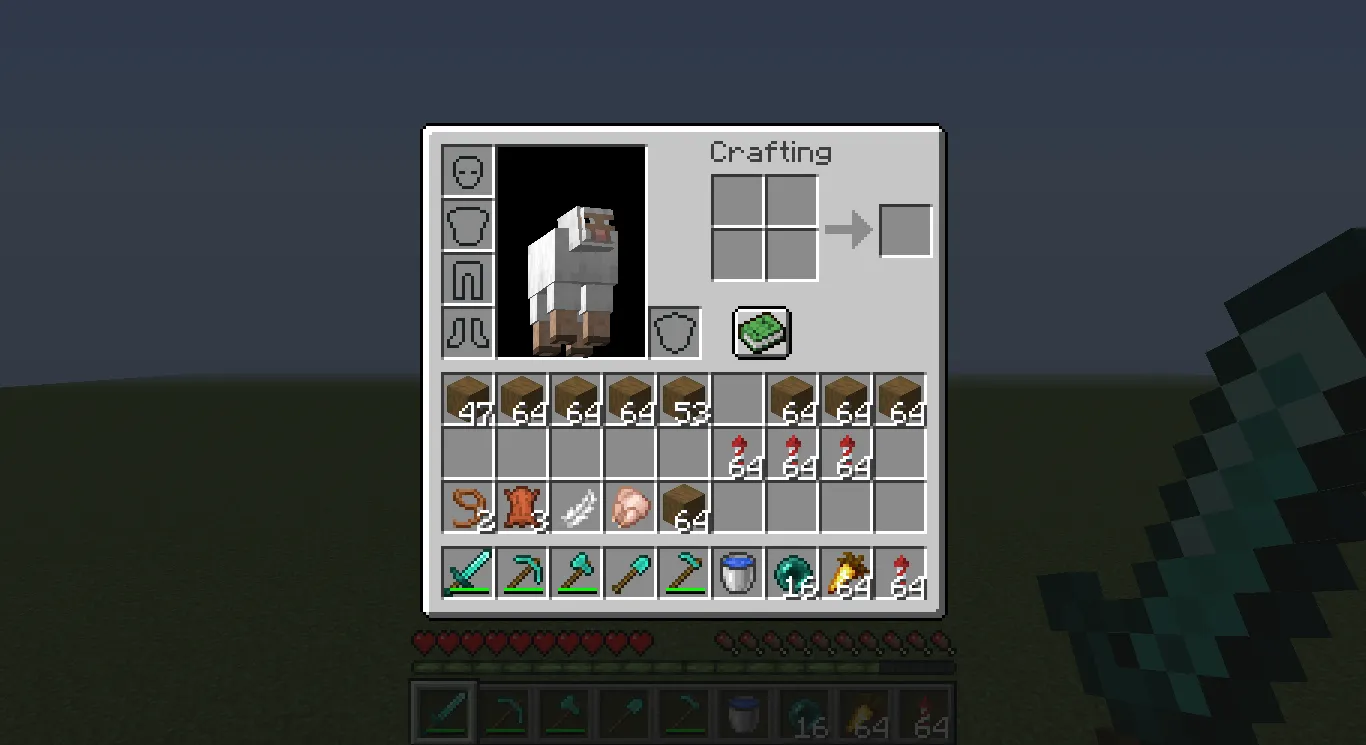Click the crafting output slot

(x=904, y=229)
